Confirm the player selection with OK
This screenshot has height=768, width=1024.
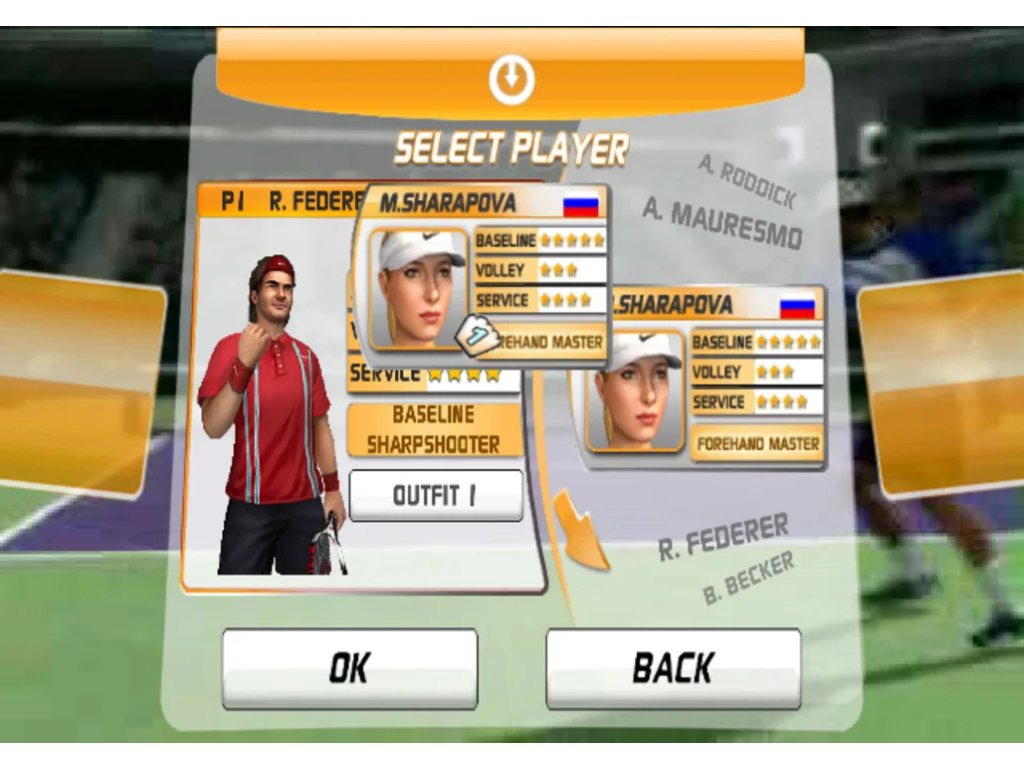(x=349, y=668)
